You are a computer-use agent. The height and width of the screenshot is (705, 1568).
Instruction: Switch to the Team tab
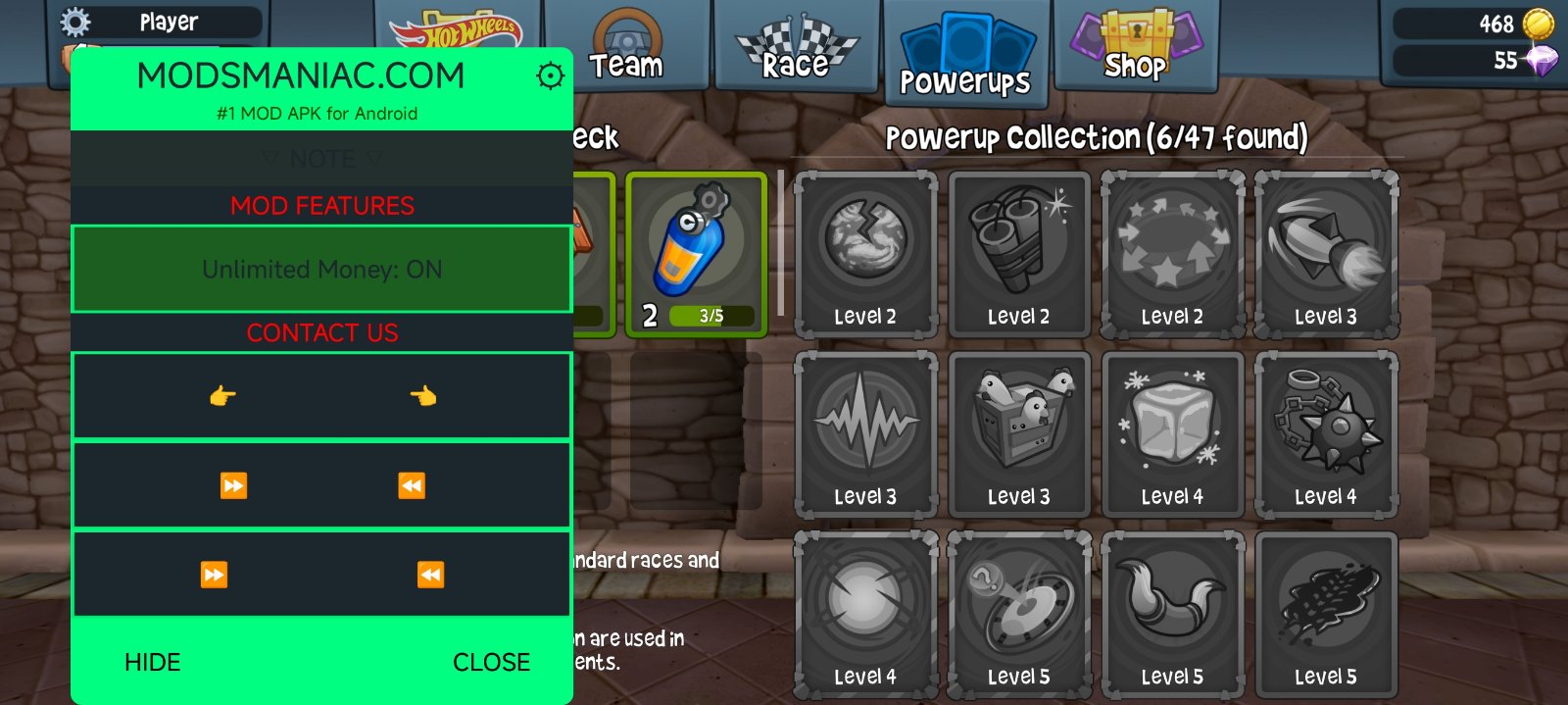[626, 49]
